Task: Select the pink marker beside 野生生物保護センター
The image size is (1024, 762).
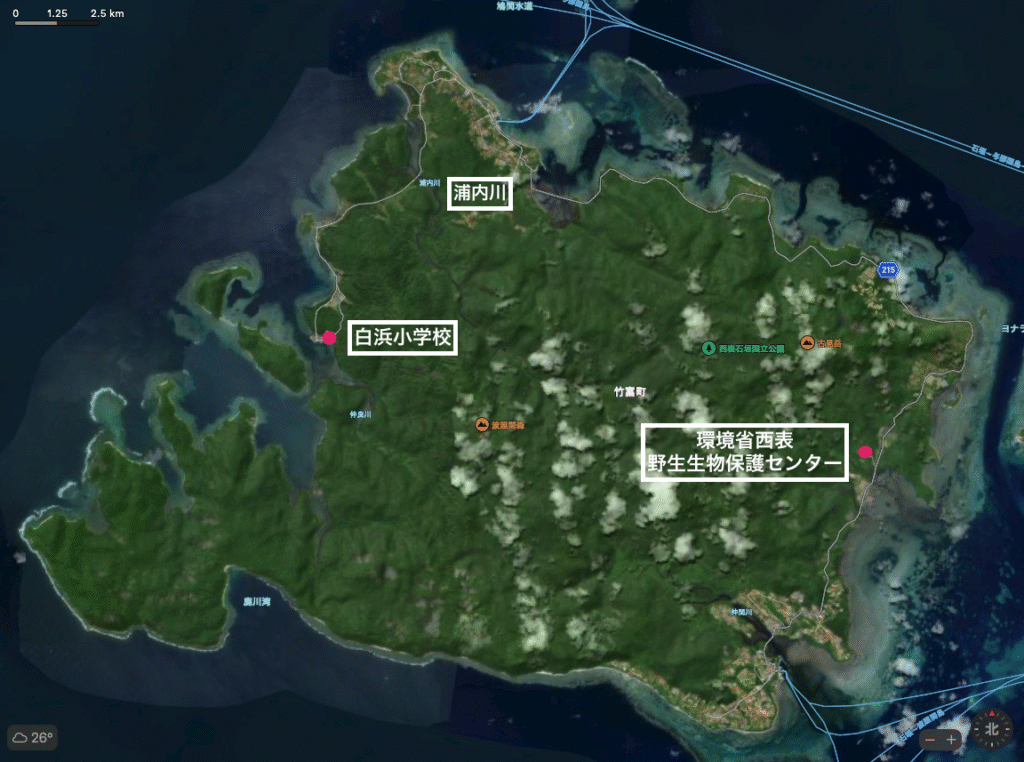Action: click(x=866, y=452)
